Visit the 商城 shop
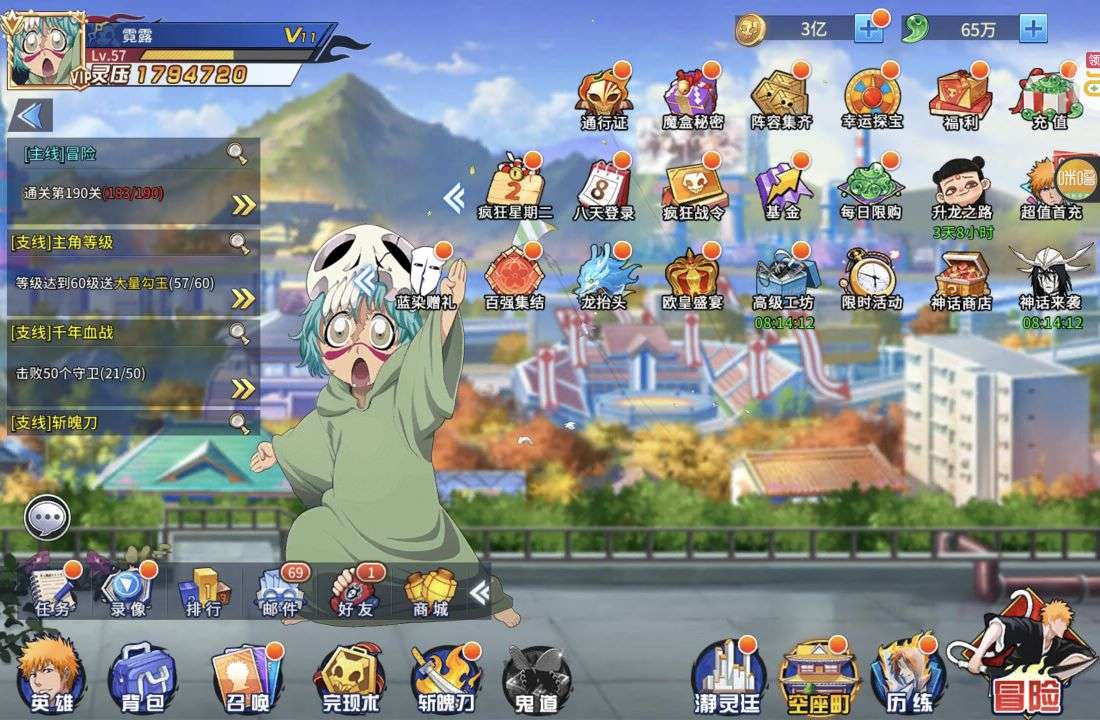The image size is (1100, 720). (428, 592)
